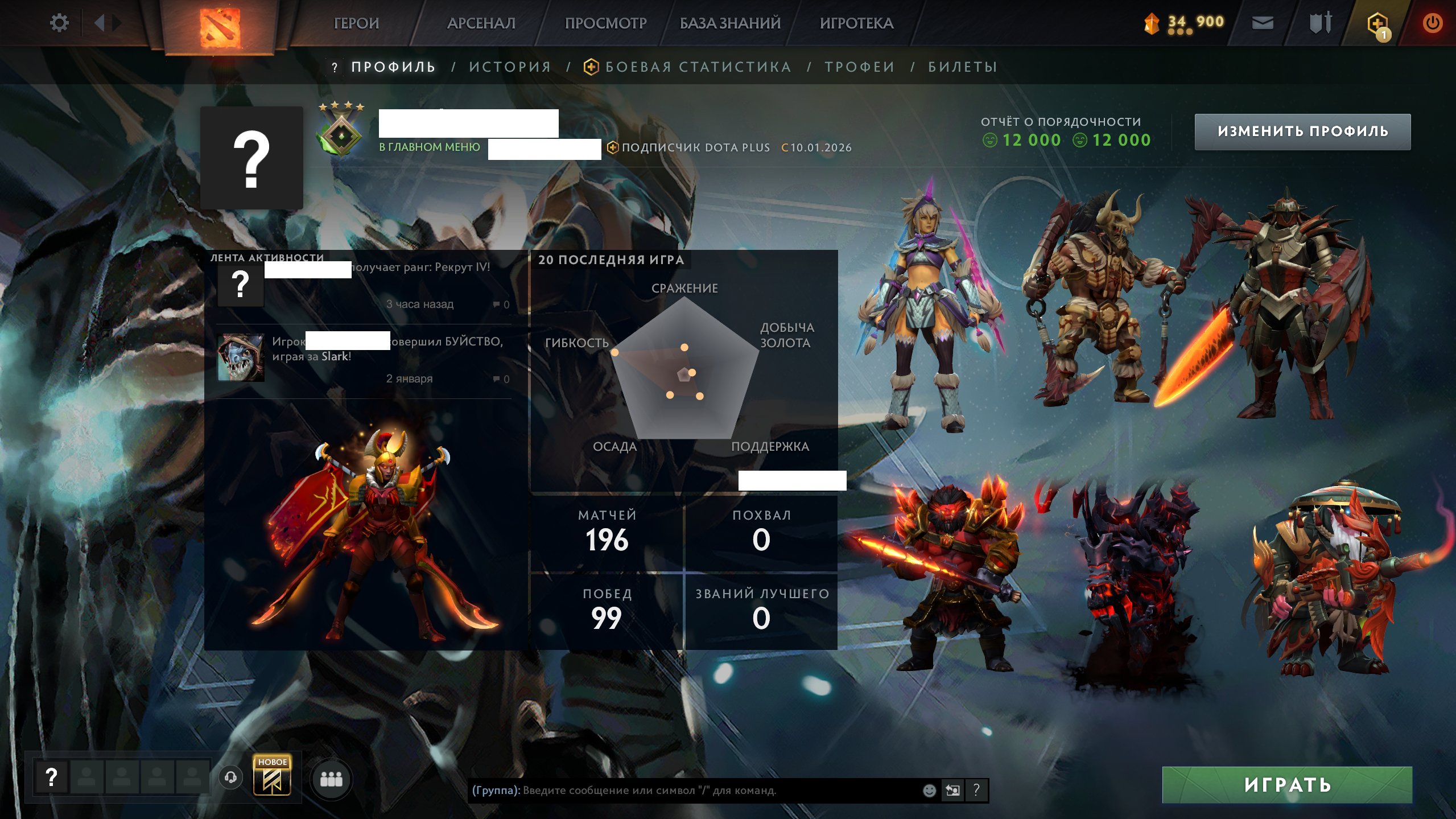Screen dimensions: 1456x819
Task: Click the Dota 2 logo home button
Action: [x=220, y=26]
